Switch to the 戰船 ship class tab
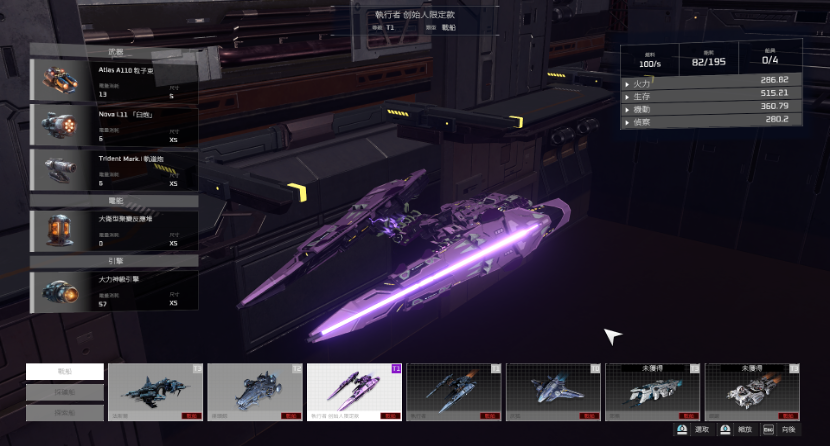This screenshot has width=830, height=446. 65,371
